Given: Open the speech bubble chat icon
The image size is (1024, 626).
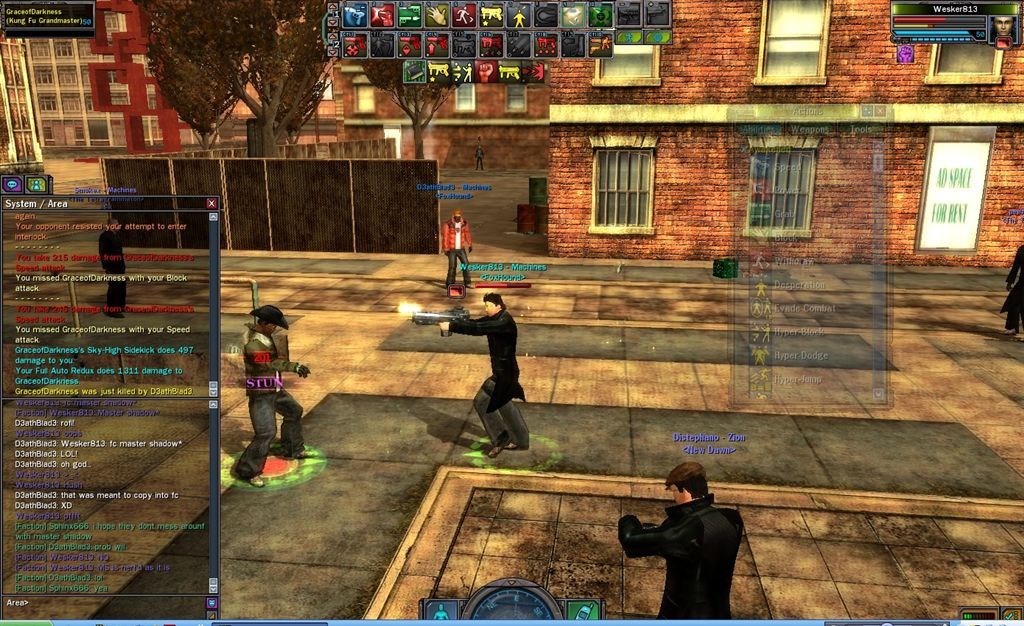Looking at the screenshot, I should (12, 184).
